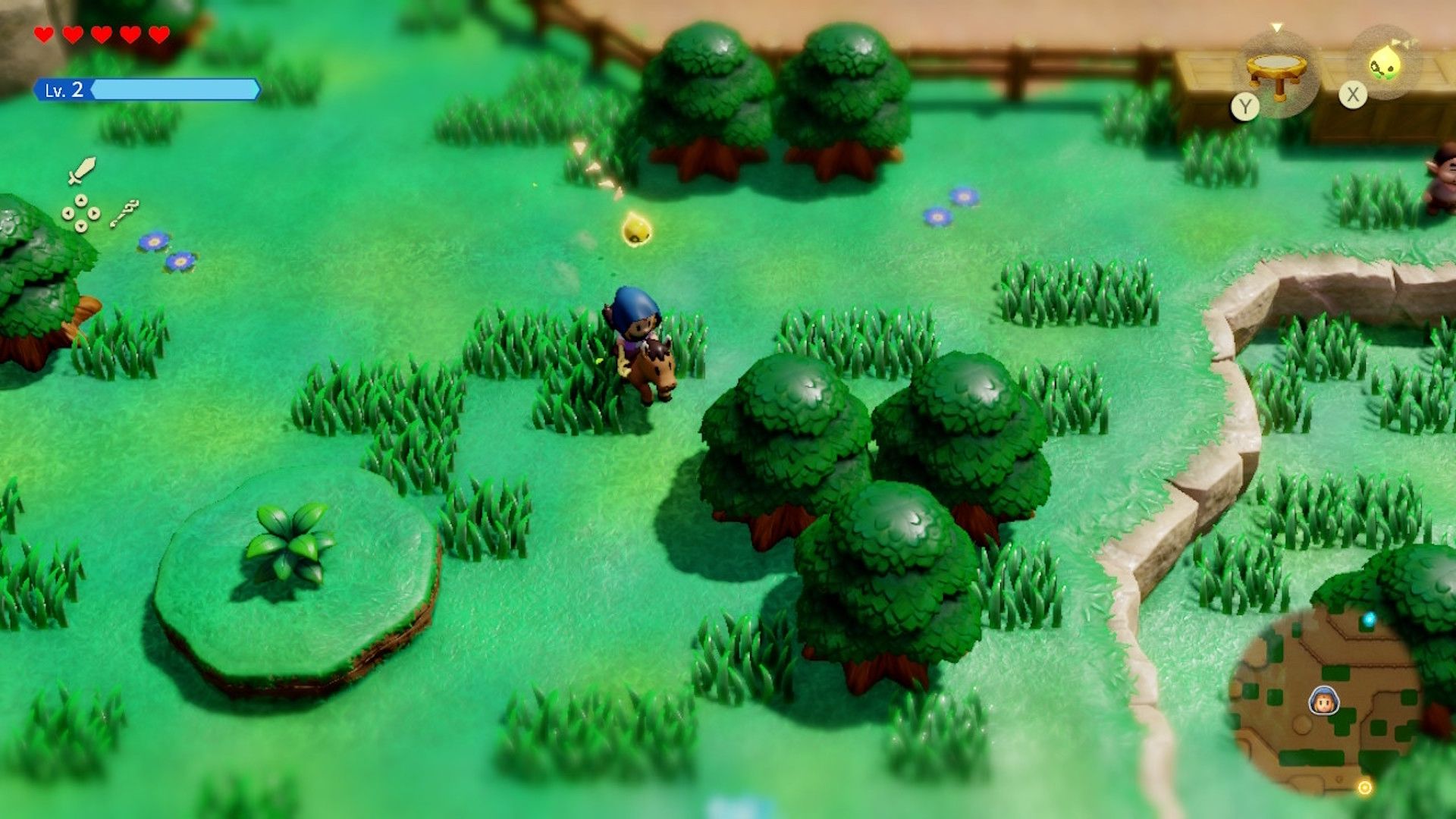Click the blue experience progress bar
The width and height of the screenshot is (1456, 819).
click(174, 89)
